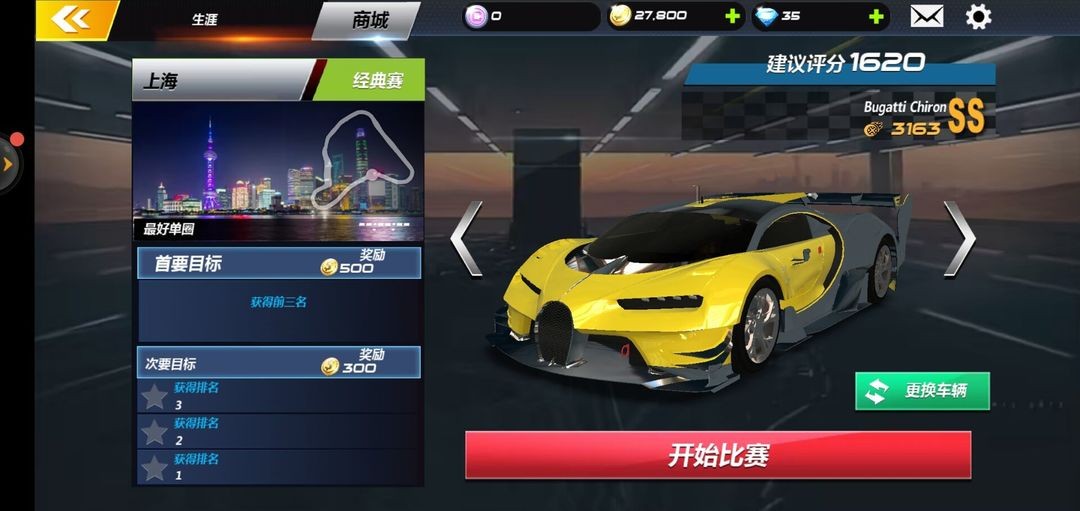Switch to the 生涯 career tab
1080x511 pixels.
click(204, 20)
